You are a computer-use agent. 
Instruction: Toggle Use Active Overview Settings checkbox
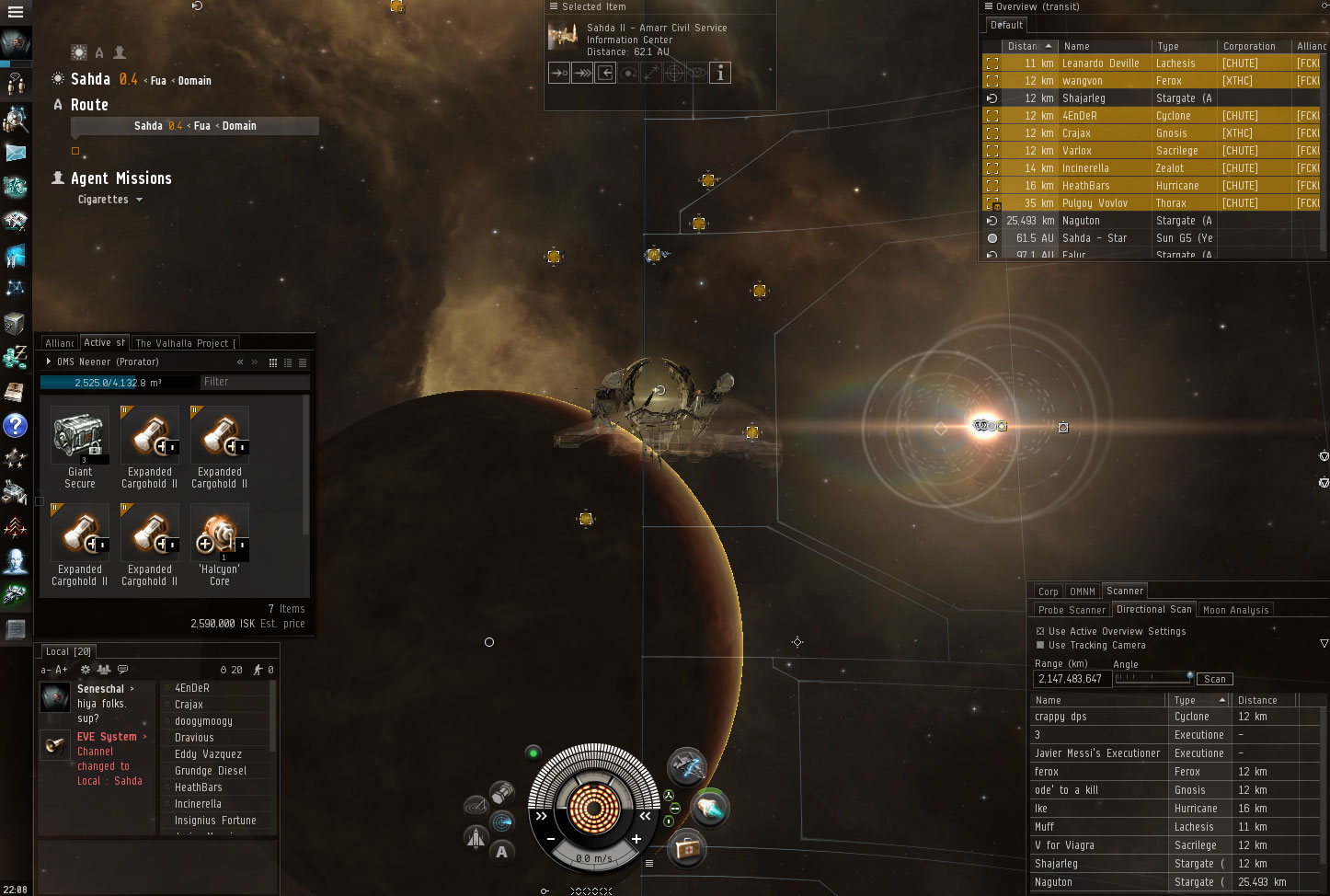tap(1040, 631)
